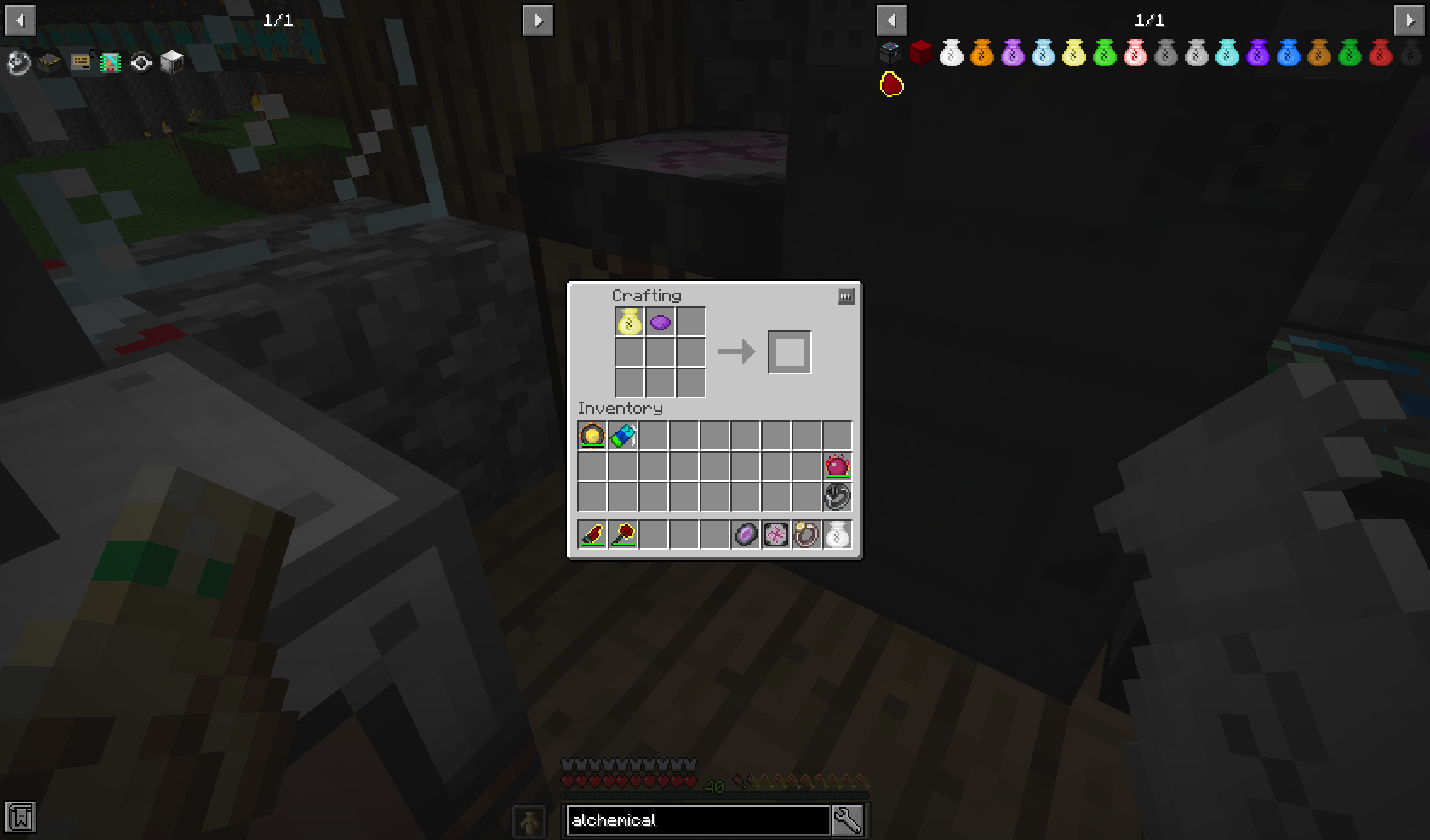Click the highlighted red gem below the item list
Image resolution: width=1430 pixels, height=840 pixels.
pos(890,84)
